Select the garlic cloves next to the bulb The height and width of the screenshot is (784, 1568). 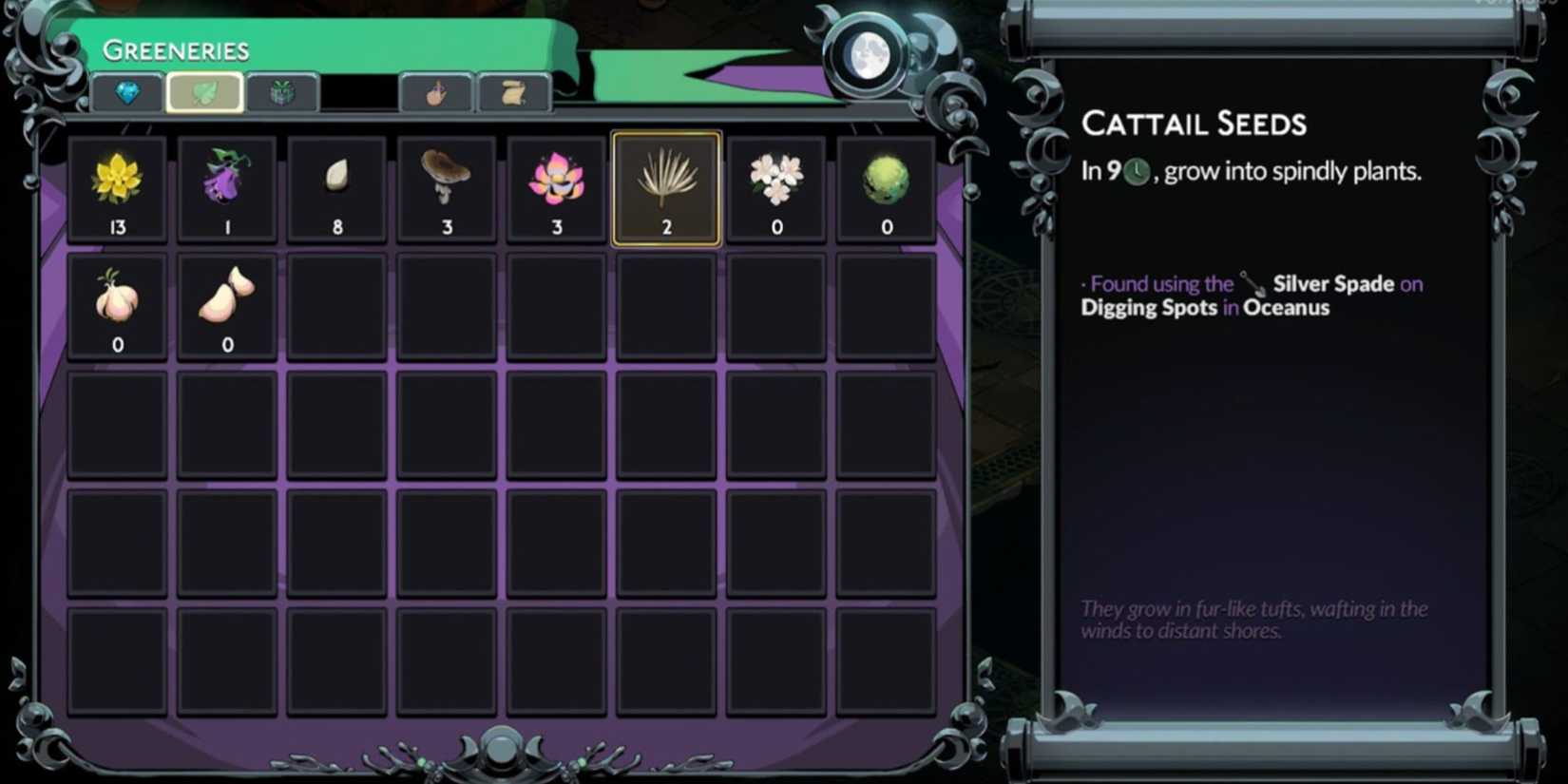coord(226,304)
